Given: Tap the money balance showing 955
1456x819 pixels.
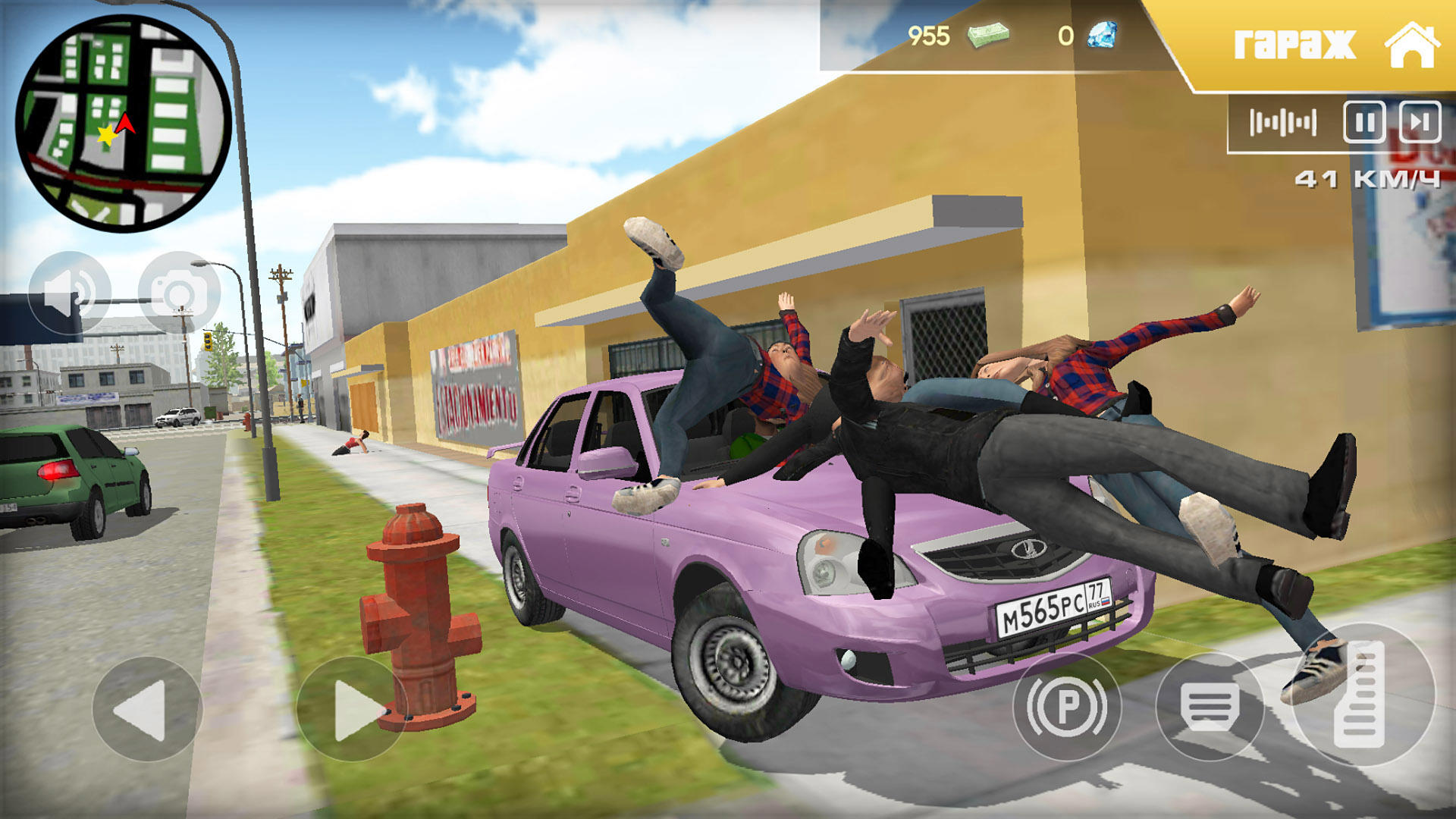Looking at the screenshot, I should (x=930, y=33).
